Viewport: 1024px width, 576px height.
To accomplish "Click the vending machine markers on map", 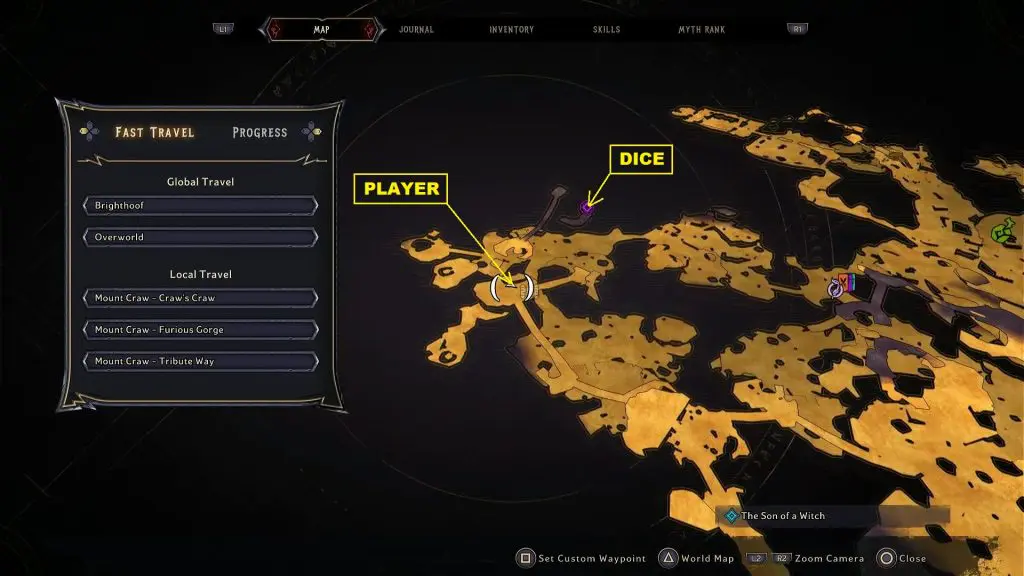I will pyautogui.click(x=845, y=284).
